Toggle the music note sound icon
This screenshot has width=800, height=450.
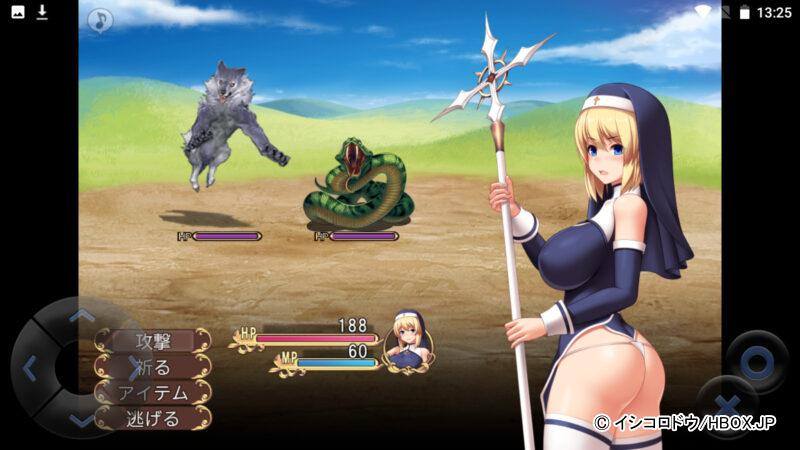100,20
